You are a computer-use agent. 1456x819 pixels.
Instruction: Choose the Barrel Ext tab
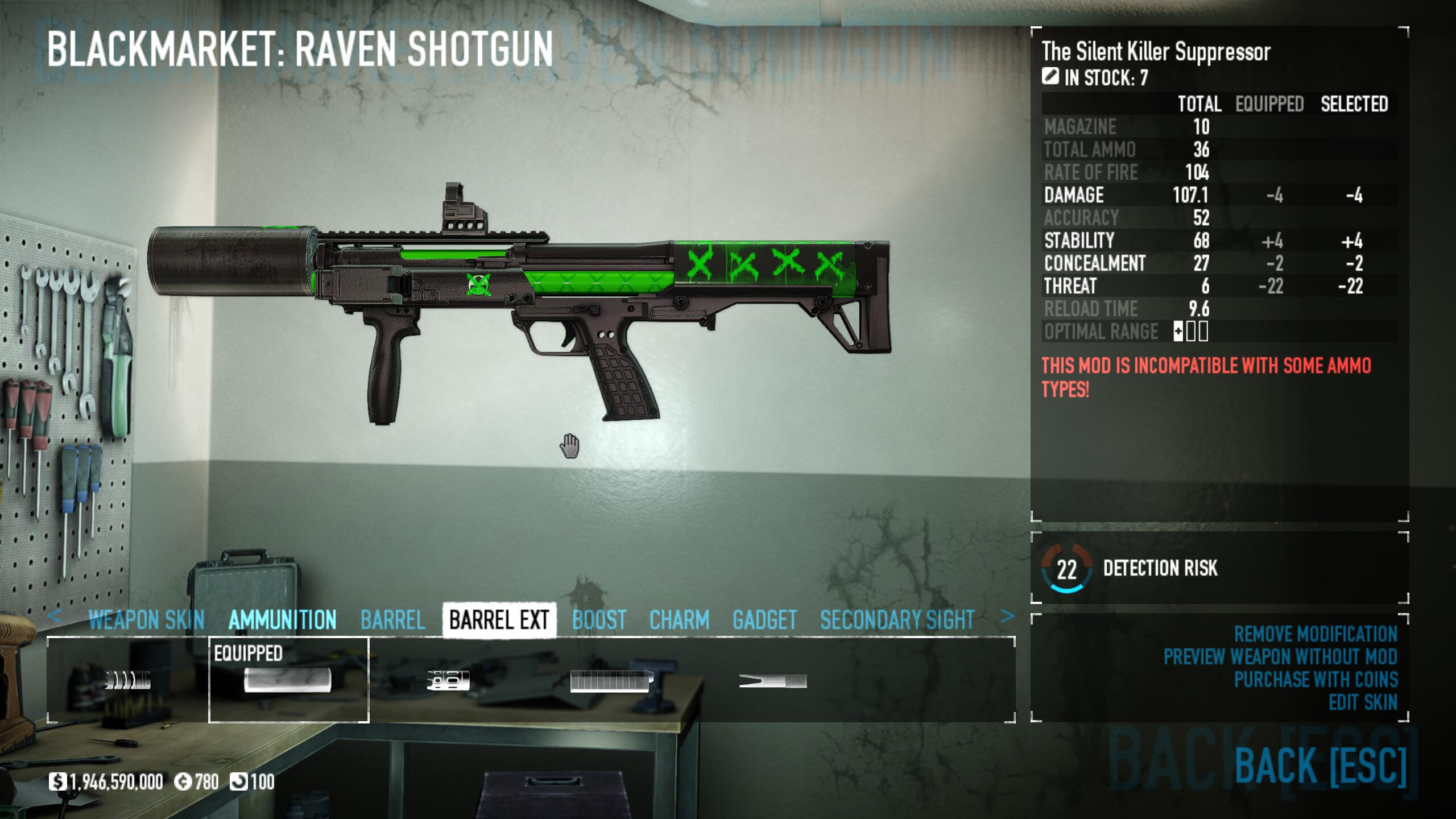(499, 619)
